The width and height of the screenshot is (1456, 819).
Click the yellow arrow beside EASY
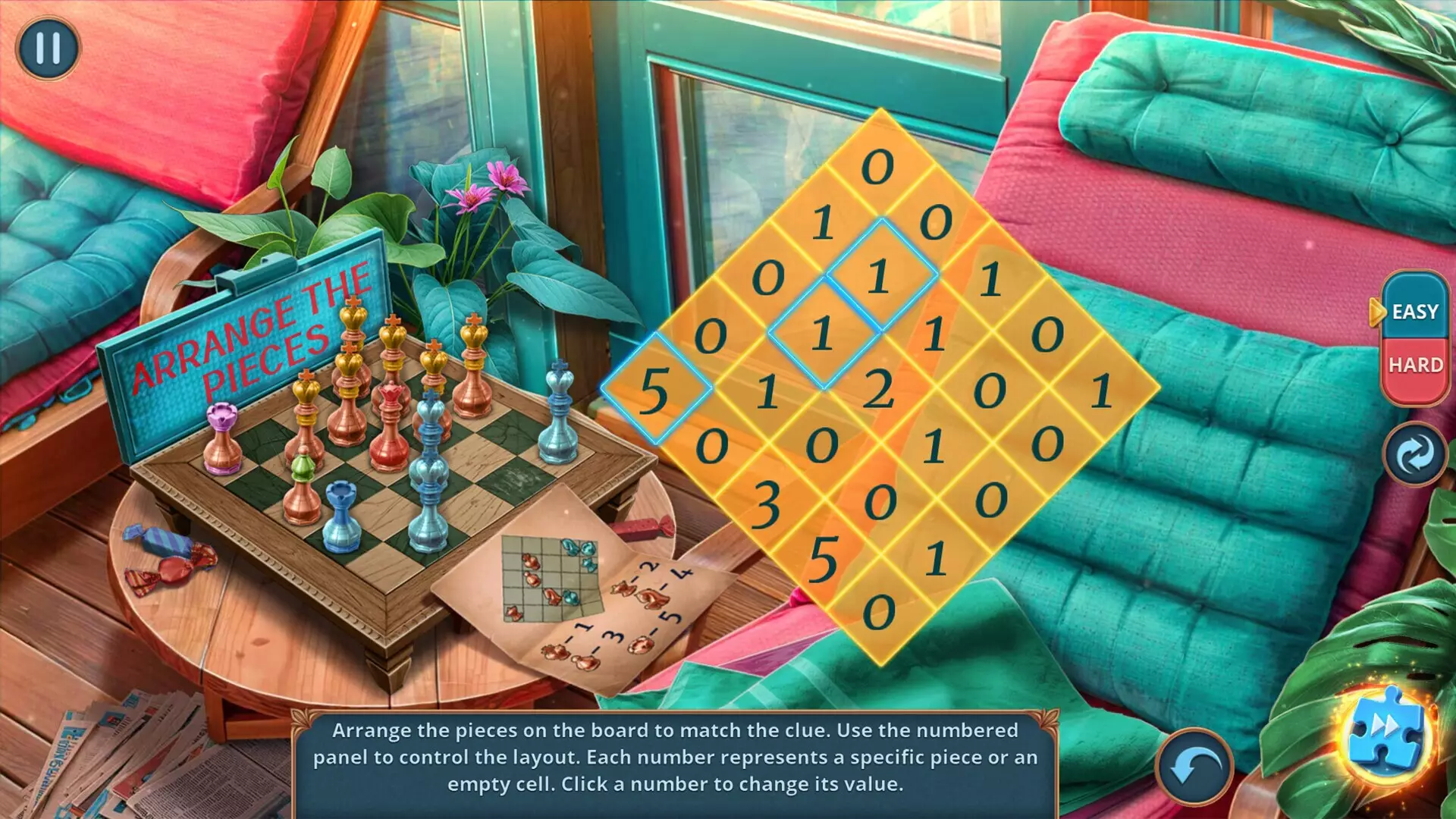click(x=1377, y=311)
